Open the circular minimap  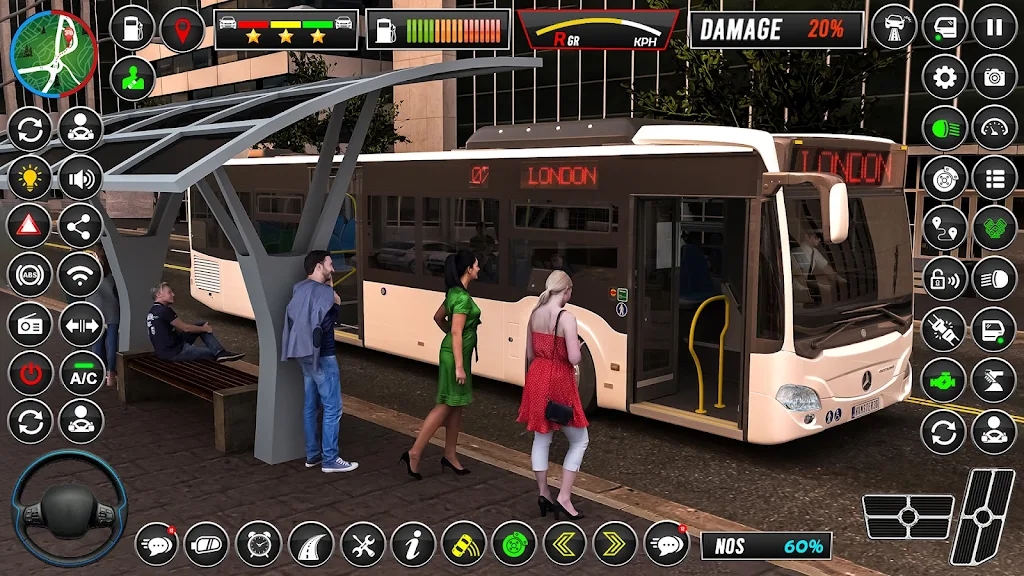click(x=53, y=53)
